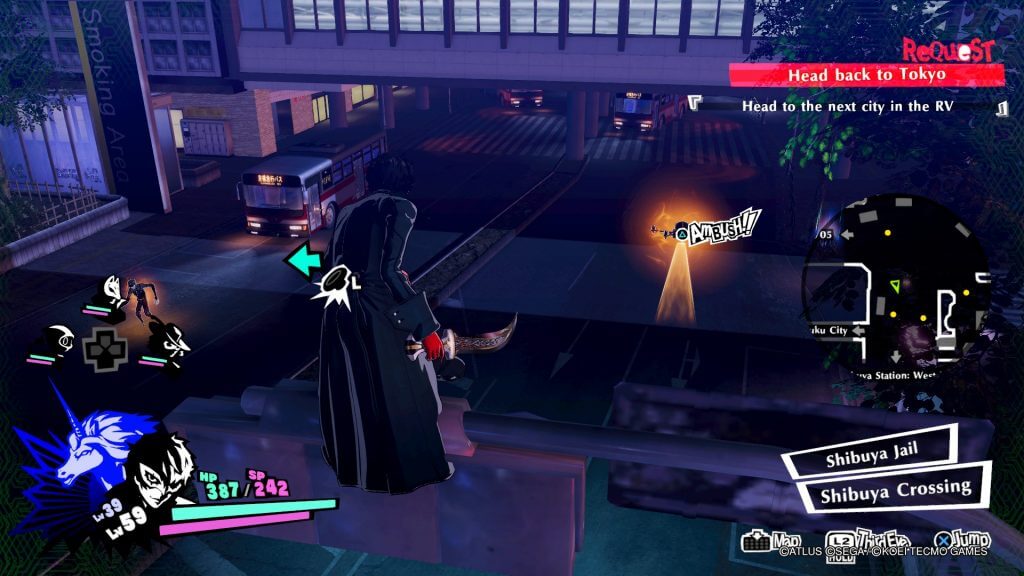Image resolution: width=1024 pixels, height=576 pixels.
Task: Select the green player arrow on the minimap
Action: pyautogui.click(x=894, y=286)
